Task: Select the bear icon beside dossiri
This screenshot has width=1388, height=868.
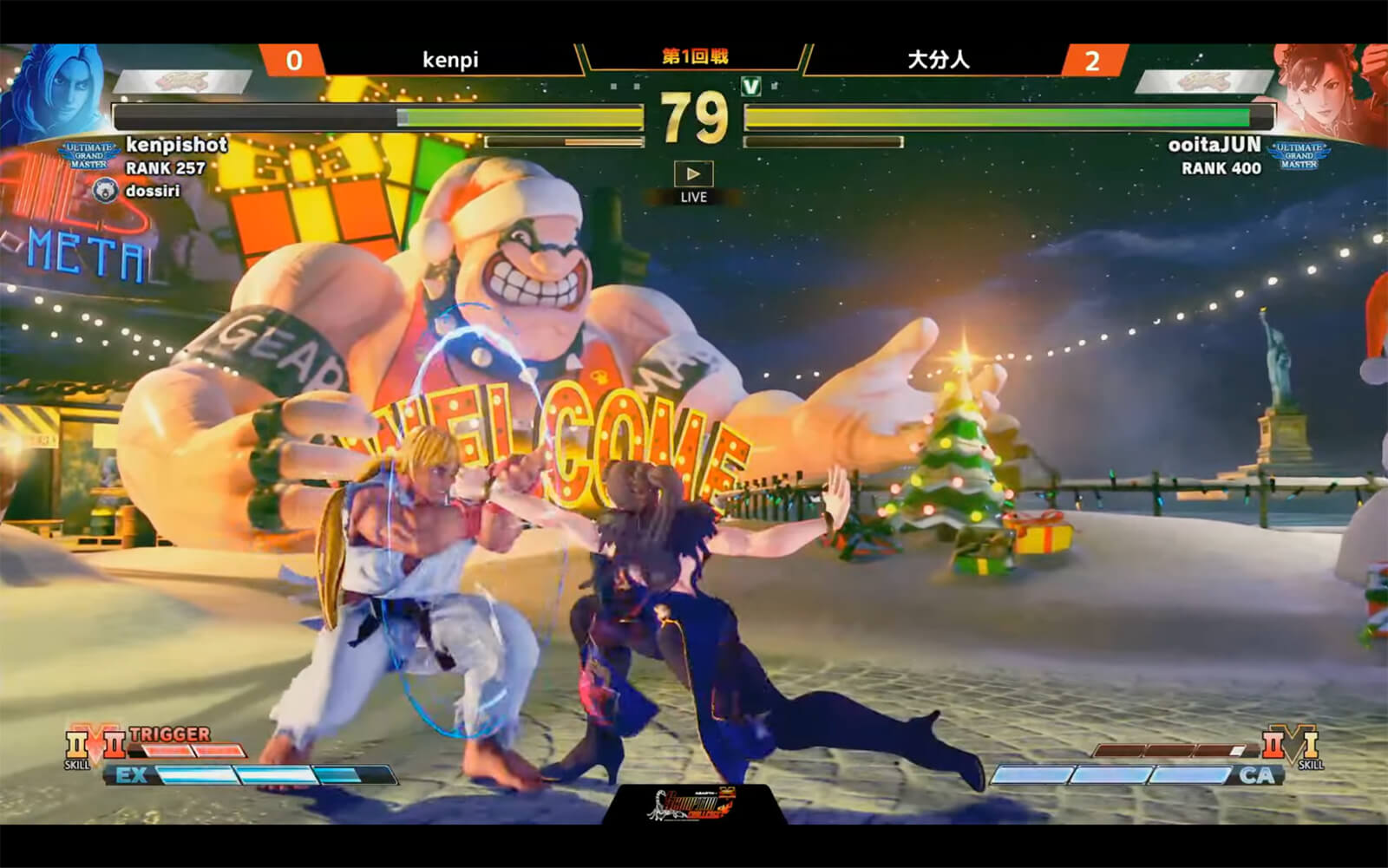Action: coord(105,190)
